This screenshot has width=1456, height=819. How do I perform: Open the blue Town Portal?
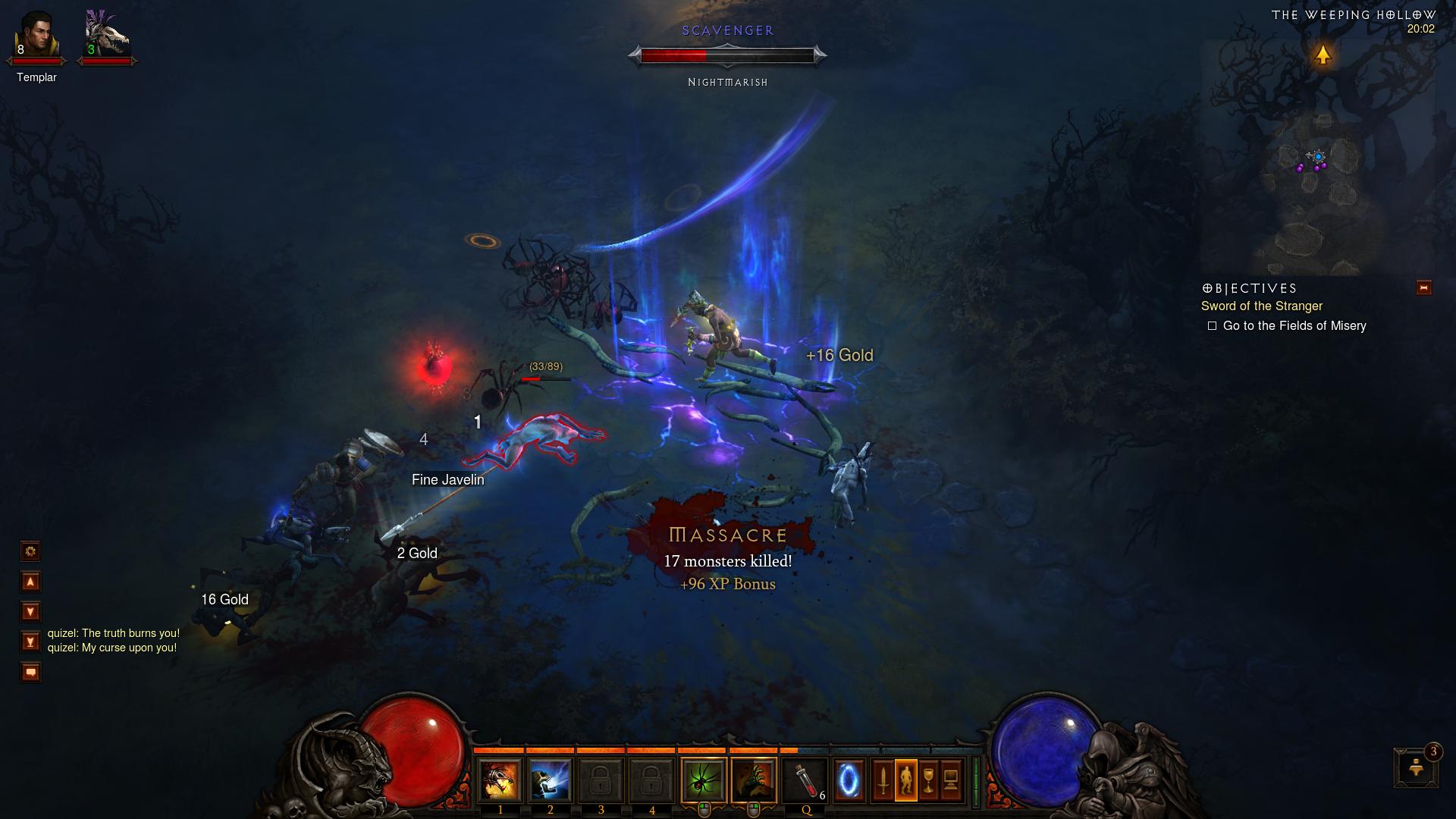click(849, 780)
